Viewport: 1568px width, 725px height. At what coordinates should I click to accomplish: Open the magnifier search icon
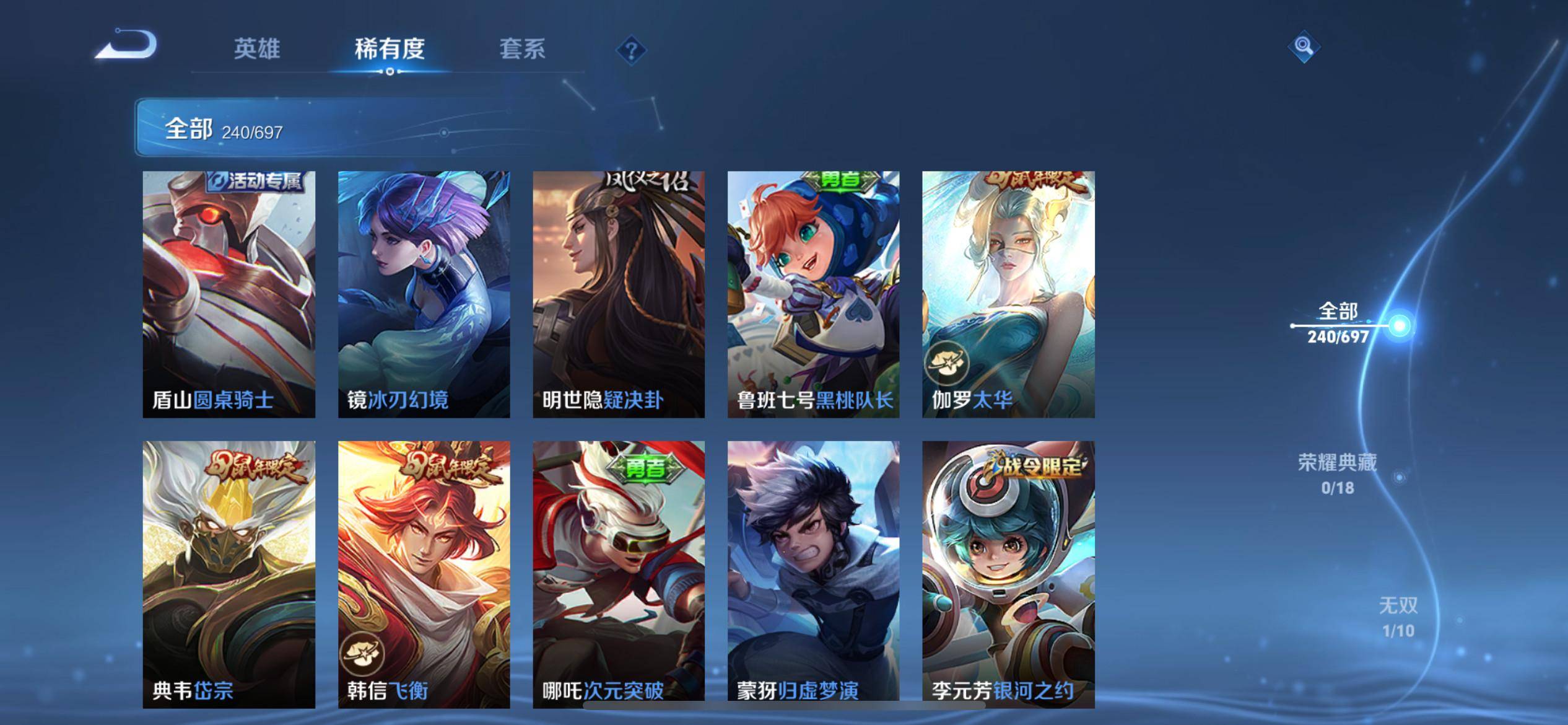(x=1304, y=46)
